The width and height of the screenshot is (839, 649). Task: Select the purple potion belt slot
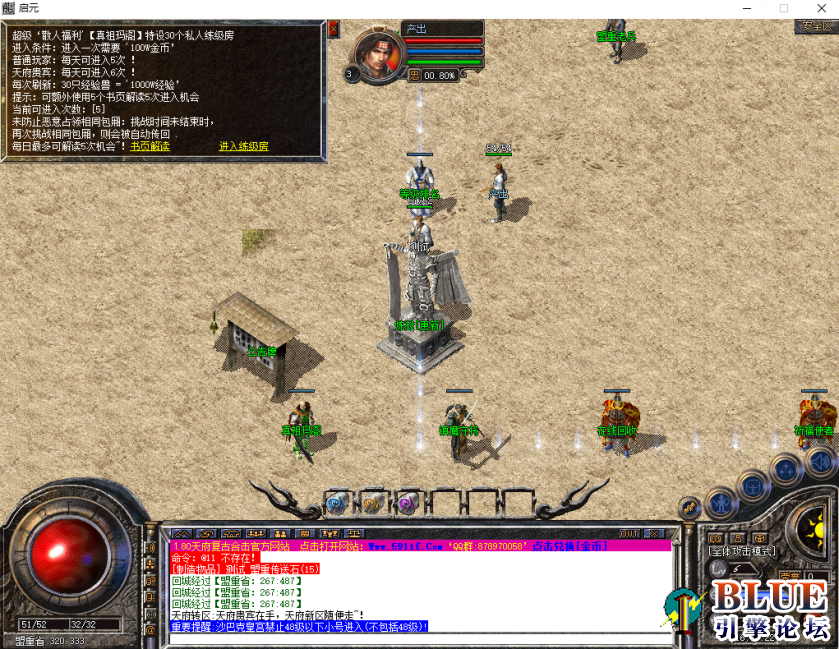pyautogui.click(x=406, y=502)
